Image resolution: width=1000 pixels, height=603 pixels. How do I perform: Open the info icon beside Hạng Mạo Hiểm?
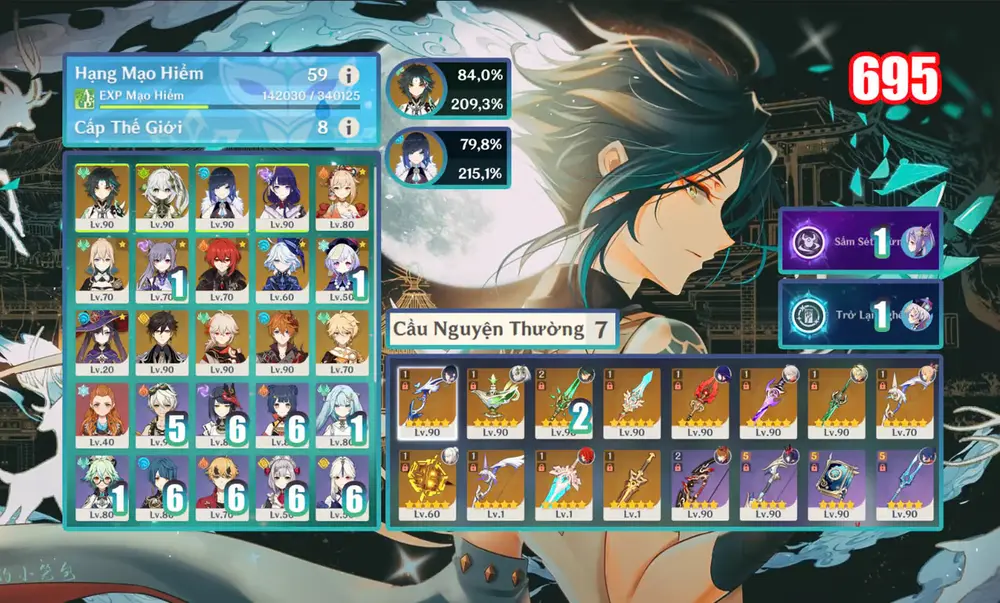tap(348, 75)
